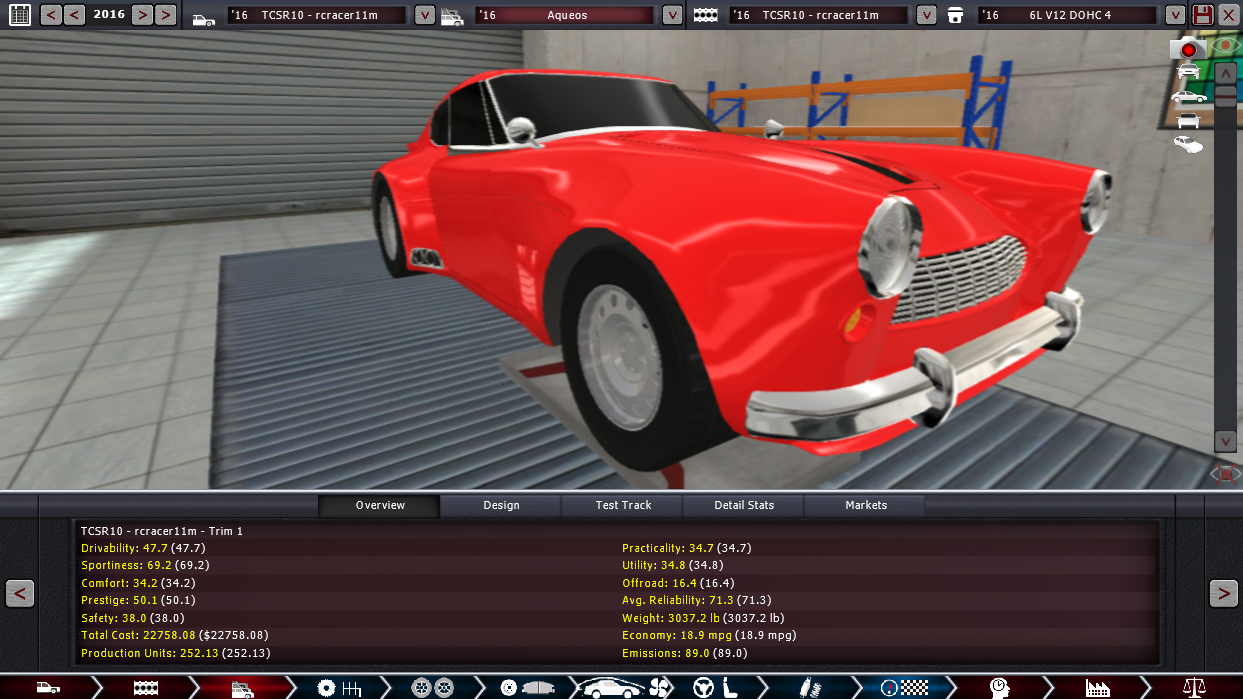This screenshot has width=1243, height=699.
Task: Show the Detail Stats tab
Action: 744,505
